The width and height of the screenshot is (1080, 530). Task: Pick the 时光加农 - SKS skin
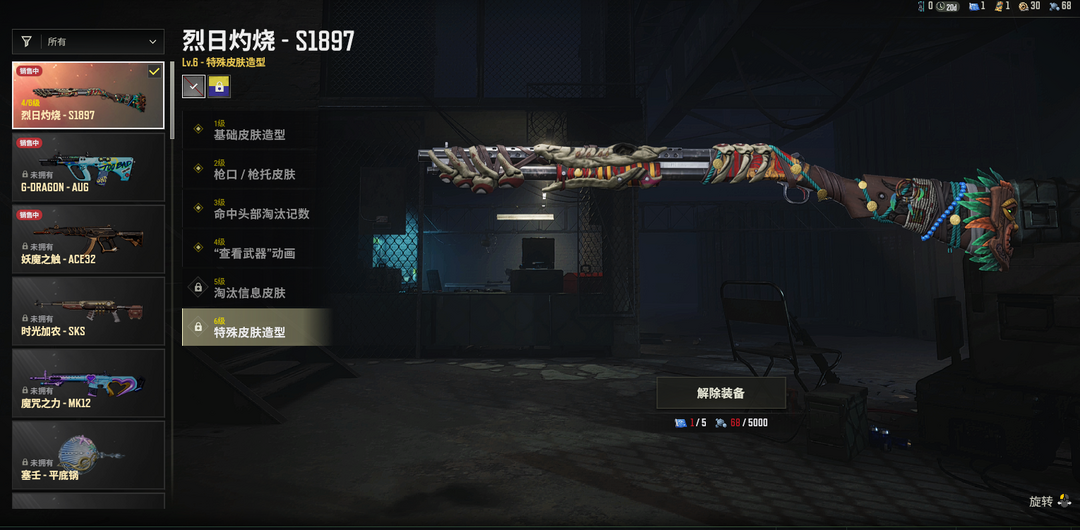[x=88, y=311]
